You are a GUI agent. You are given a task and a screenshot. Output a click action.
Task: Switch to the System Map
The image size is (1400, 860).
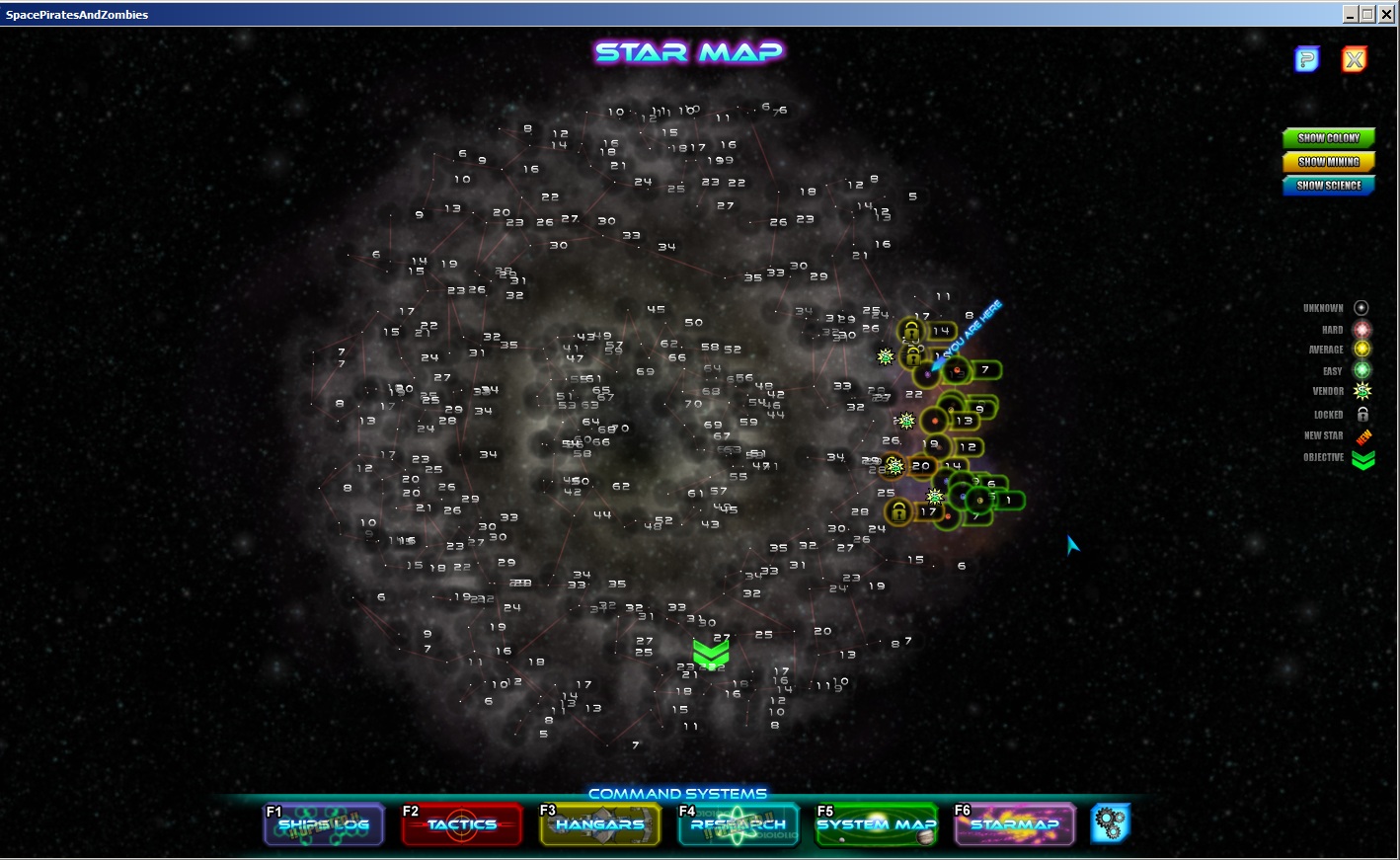876,825
